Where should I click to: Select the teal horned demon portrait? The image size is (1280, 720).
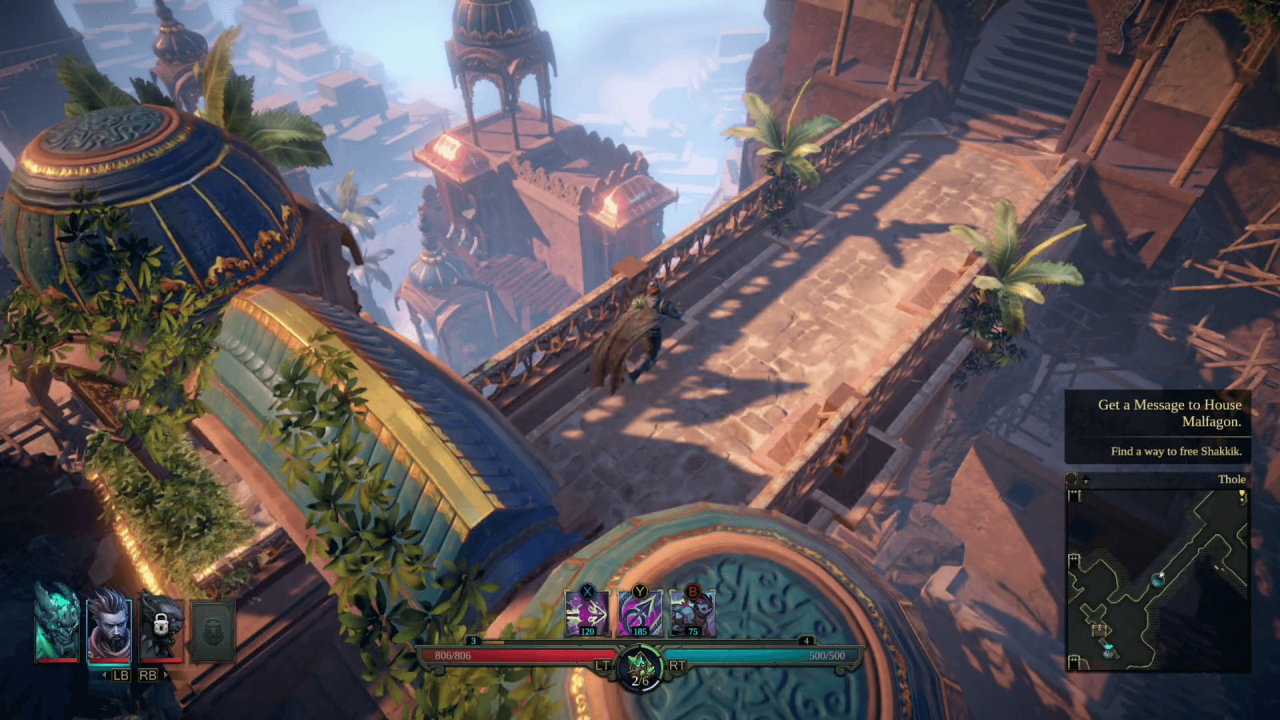56,622
